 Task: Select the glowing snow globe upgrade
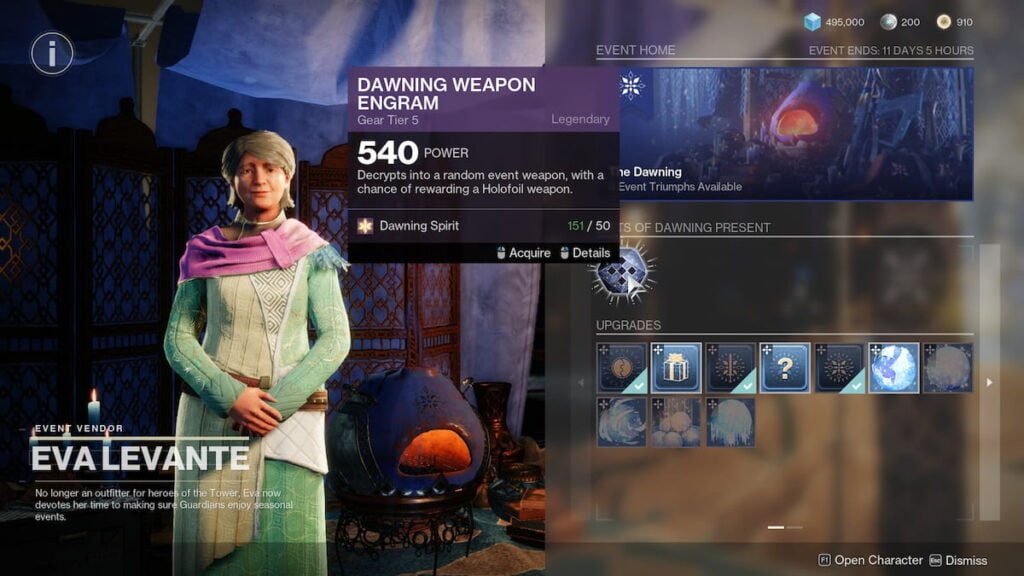[x=893, y=367]
